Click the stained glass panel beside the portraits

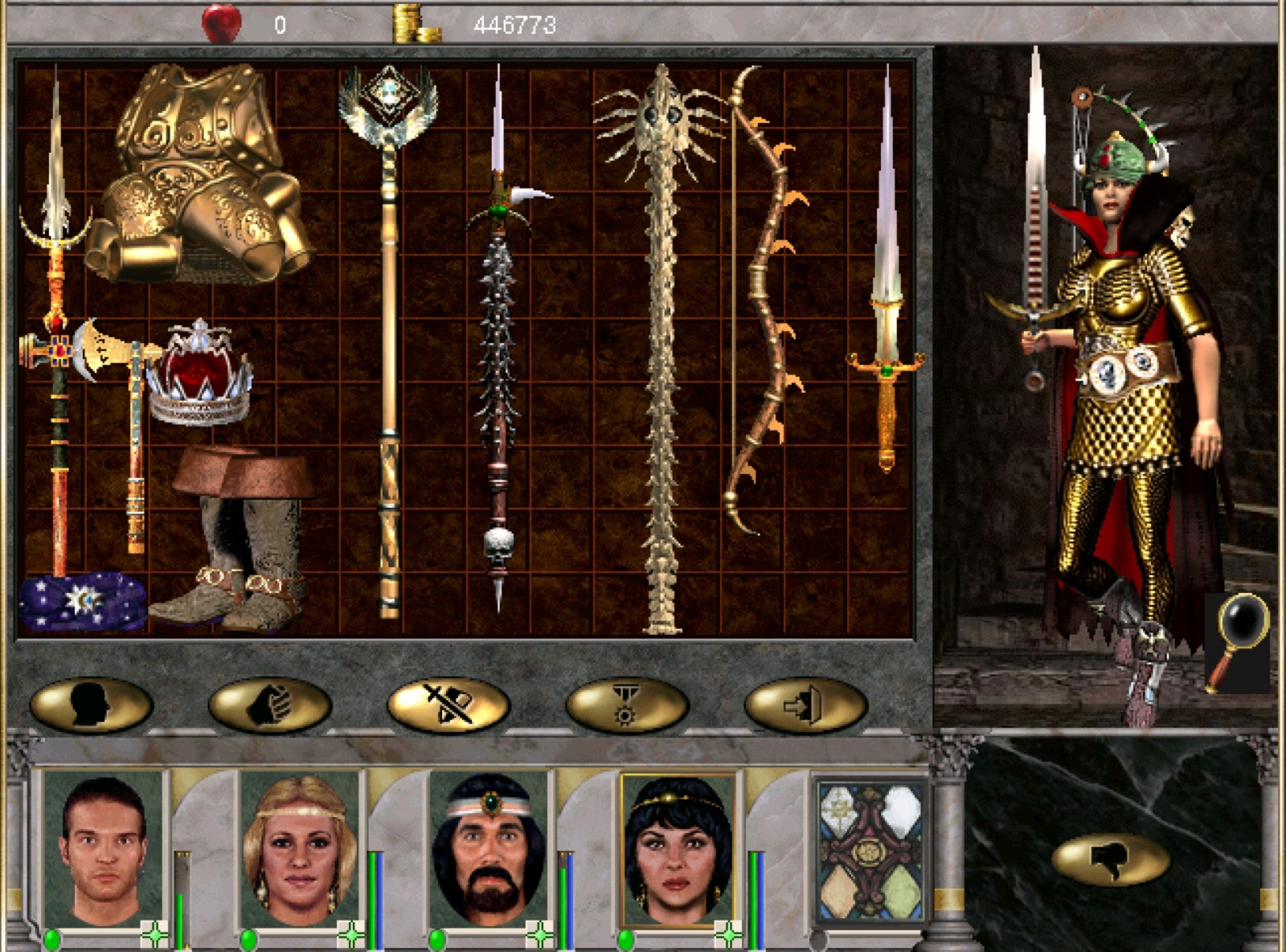click(870, 852)
